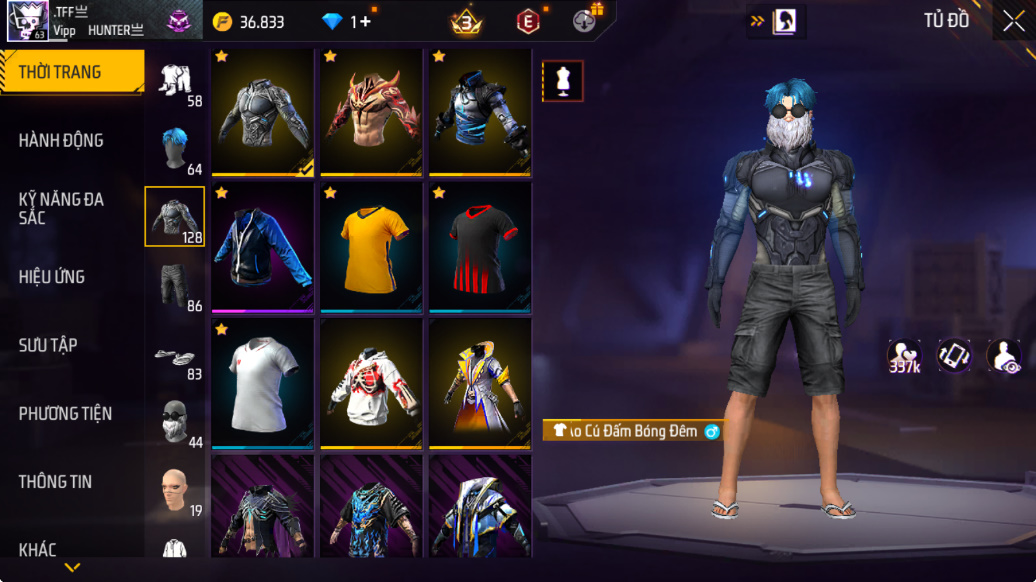Equip the yellow t-shirt

tap(372, 246)
